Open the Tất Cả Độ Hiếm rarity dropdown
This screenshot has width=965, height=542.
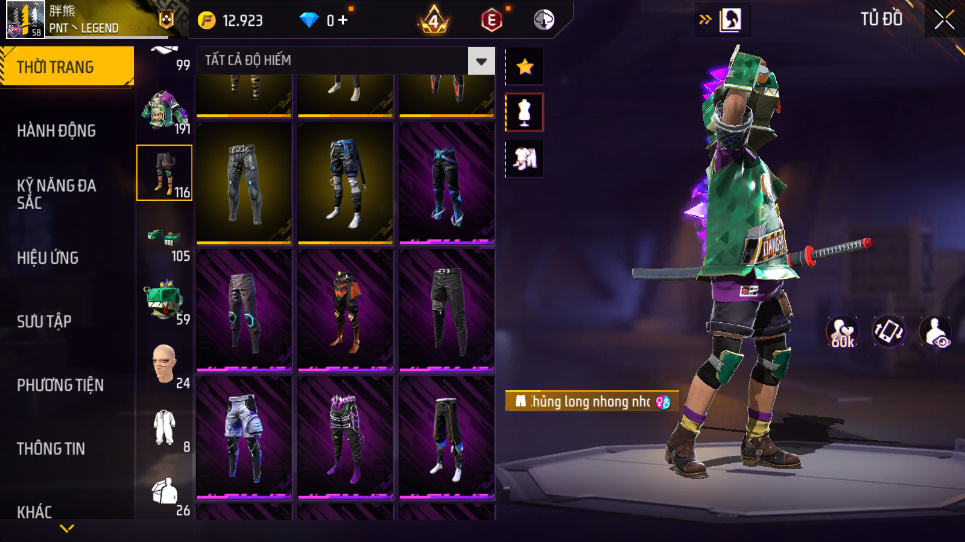click(482, 61)
